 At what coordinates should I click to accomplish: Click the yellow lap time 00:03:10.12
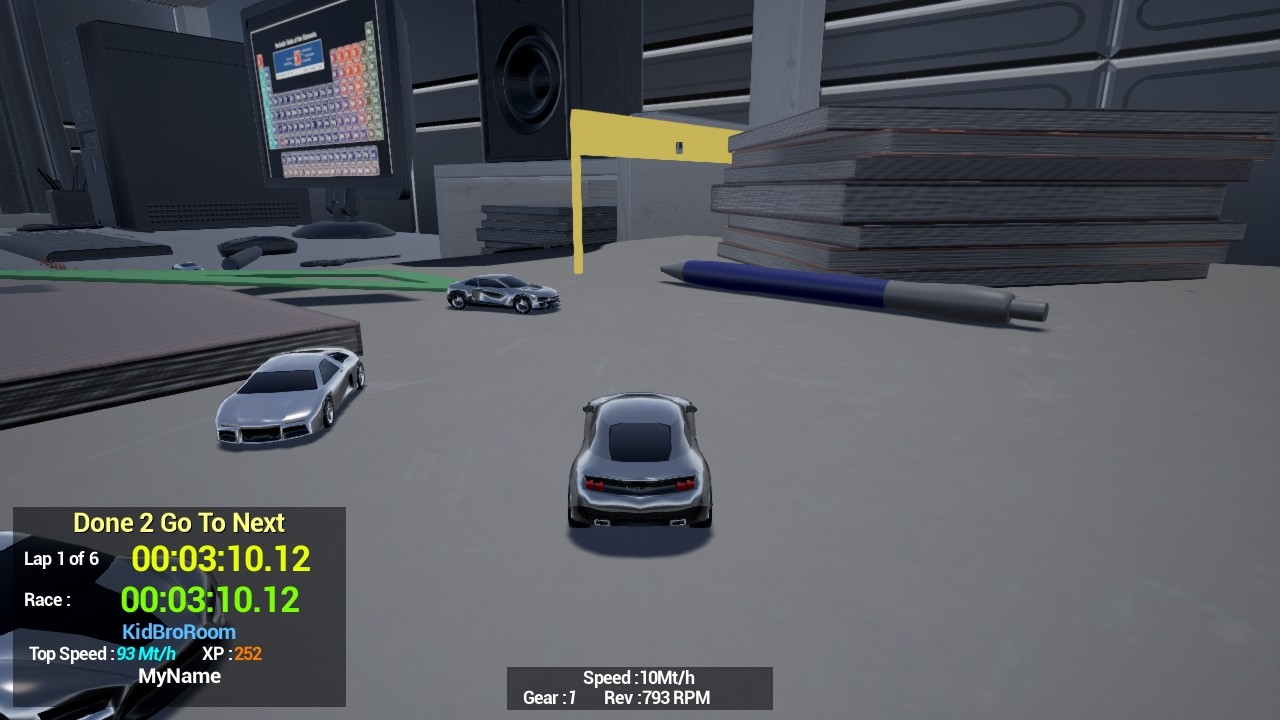[220, 560]
